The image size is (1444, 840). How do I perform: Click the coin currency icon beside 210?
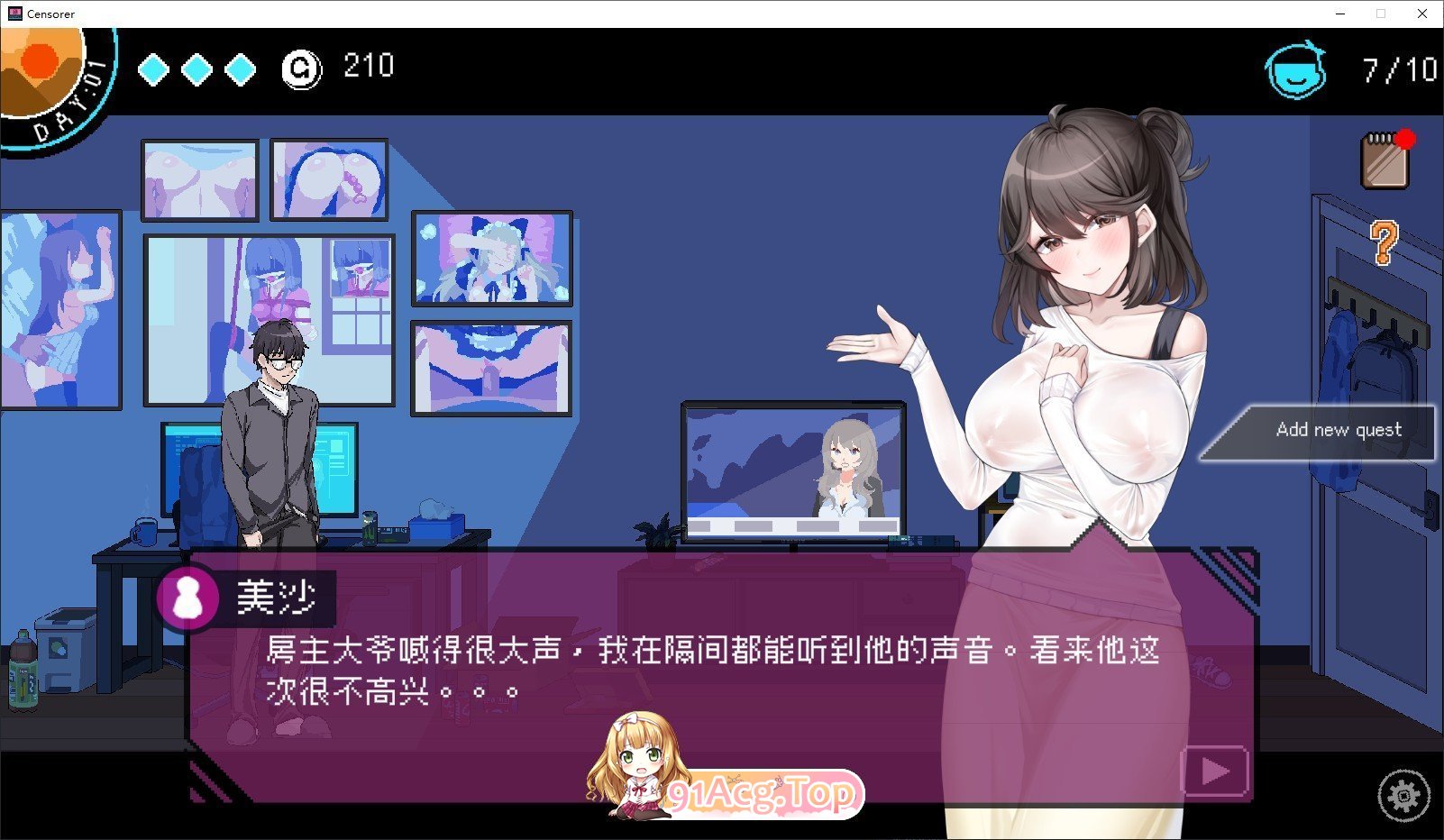304,67
